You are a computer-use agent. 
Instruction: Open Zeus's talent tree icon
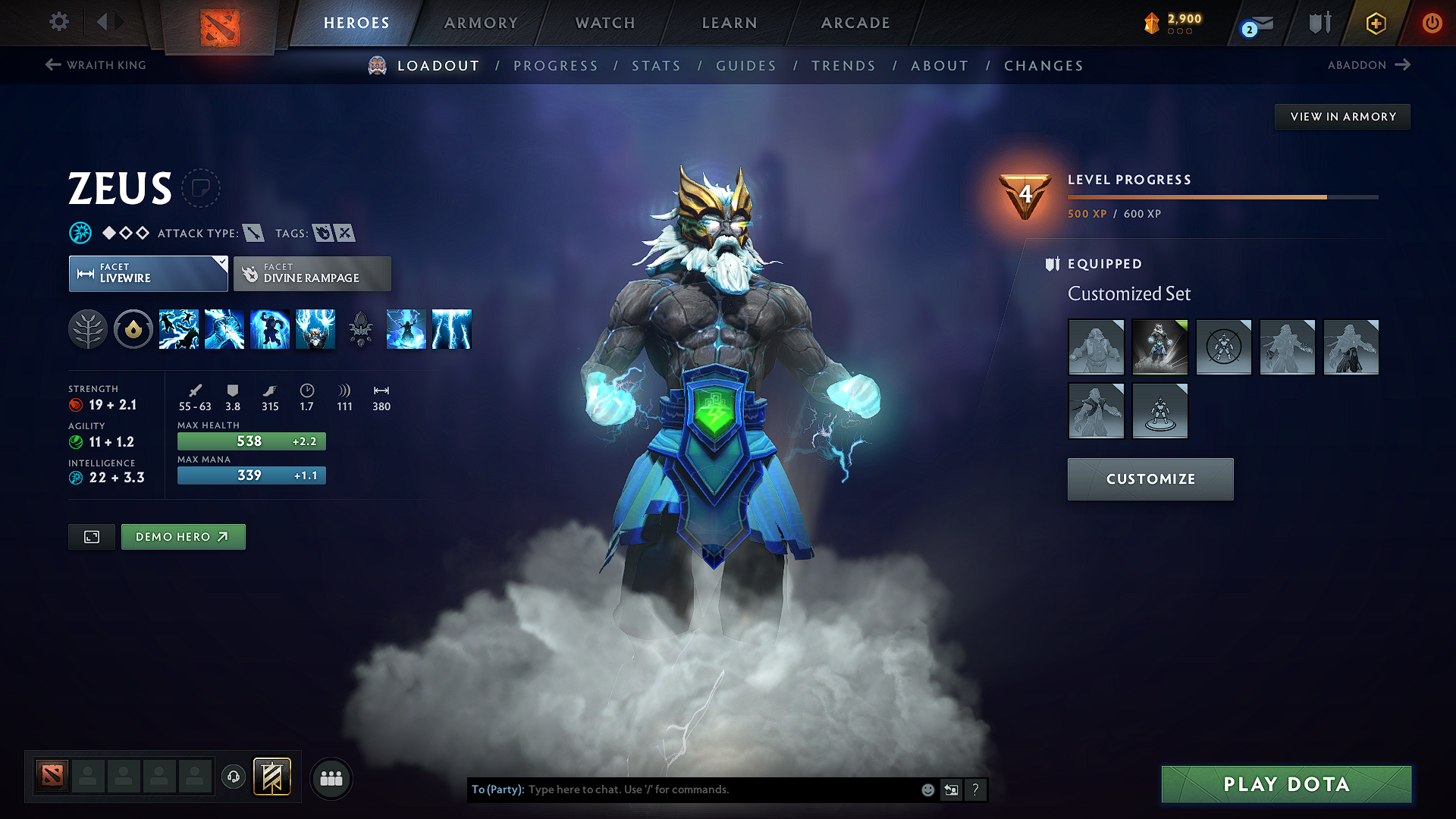tap(88, 329)
